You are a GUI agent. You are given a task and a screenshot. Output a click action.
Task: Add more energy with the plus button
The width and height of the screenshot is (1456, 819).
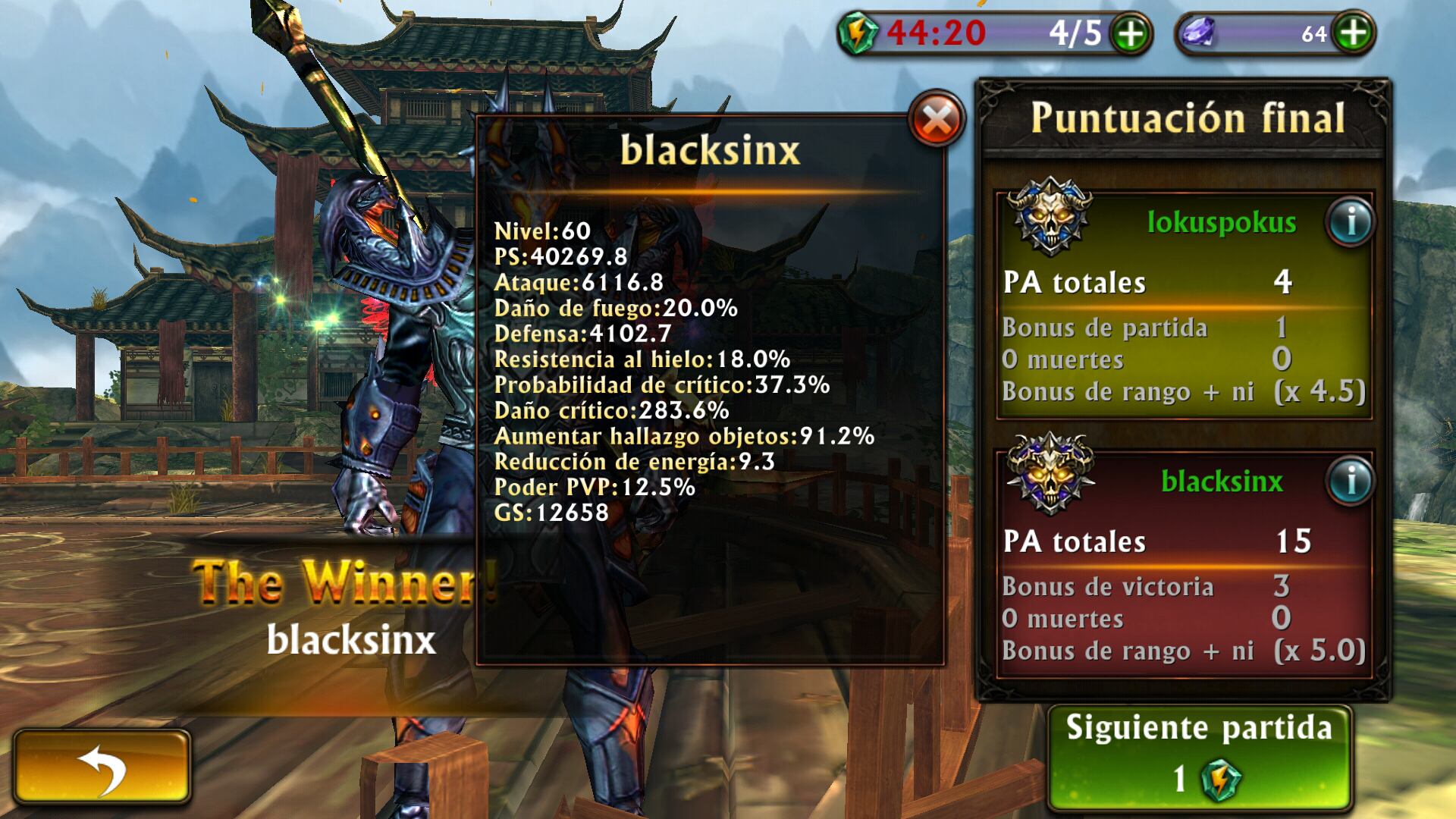click(1131, 34)
